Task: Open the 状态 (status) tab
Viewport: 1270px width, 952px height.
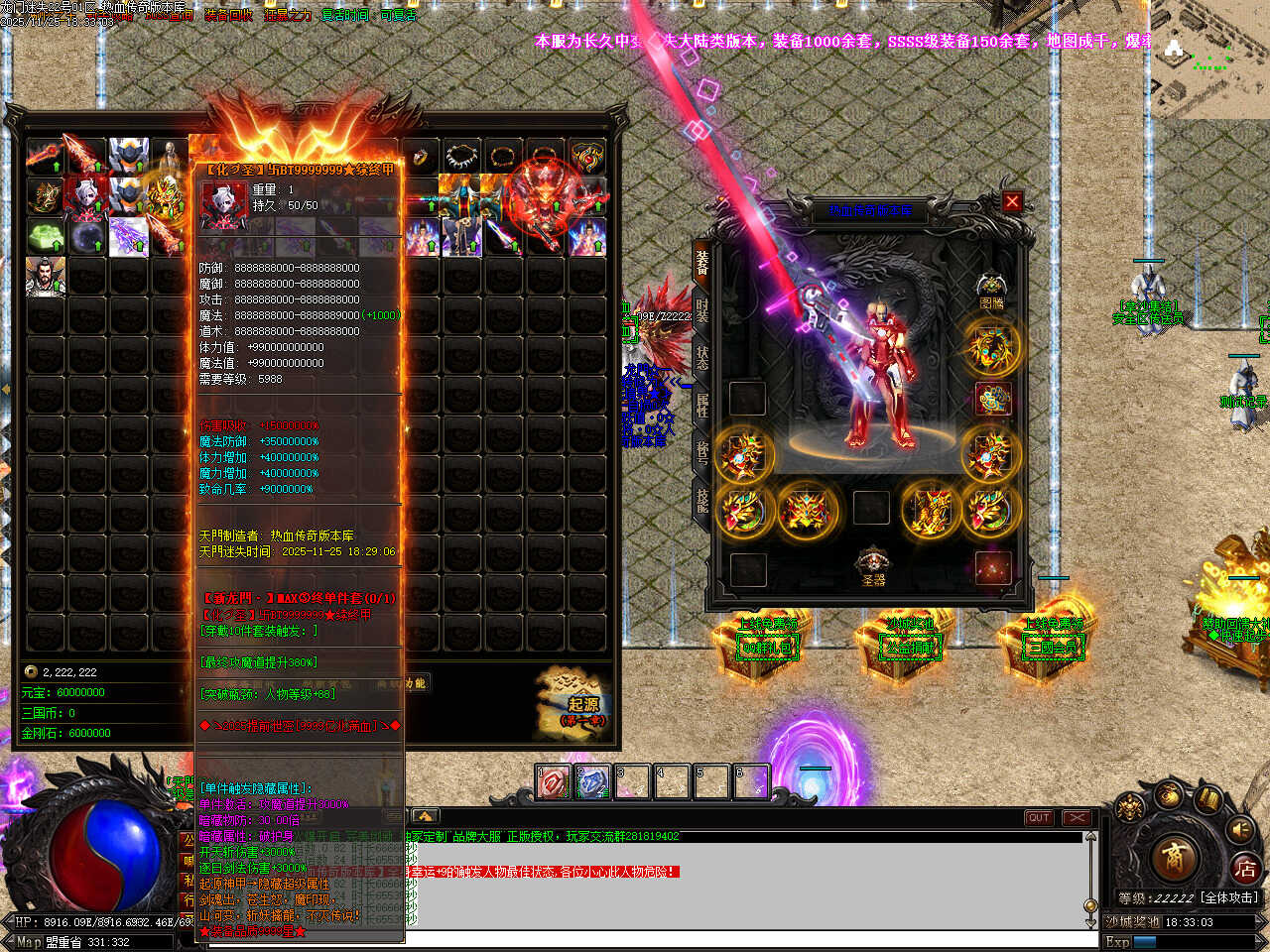Action: pyautogui.click(x=701, y=356)
